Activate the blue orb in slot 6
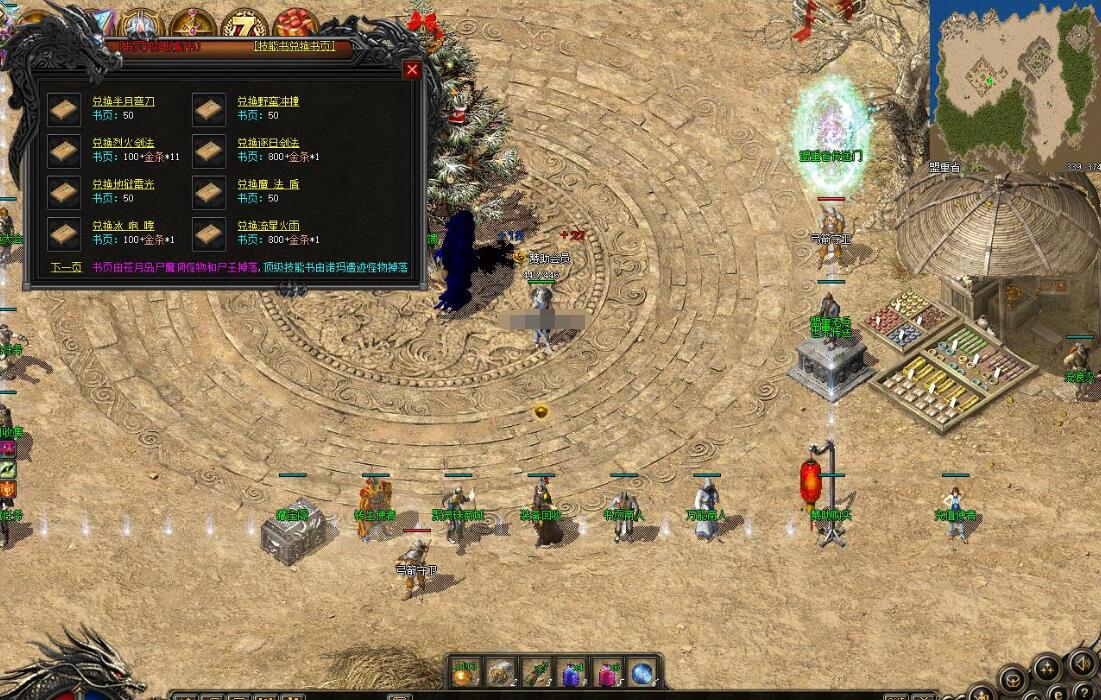The width and height of the screenshot is (1101, 700). [642, 673]
